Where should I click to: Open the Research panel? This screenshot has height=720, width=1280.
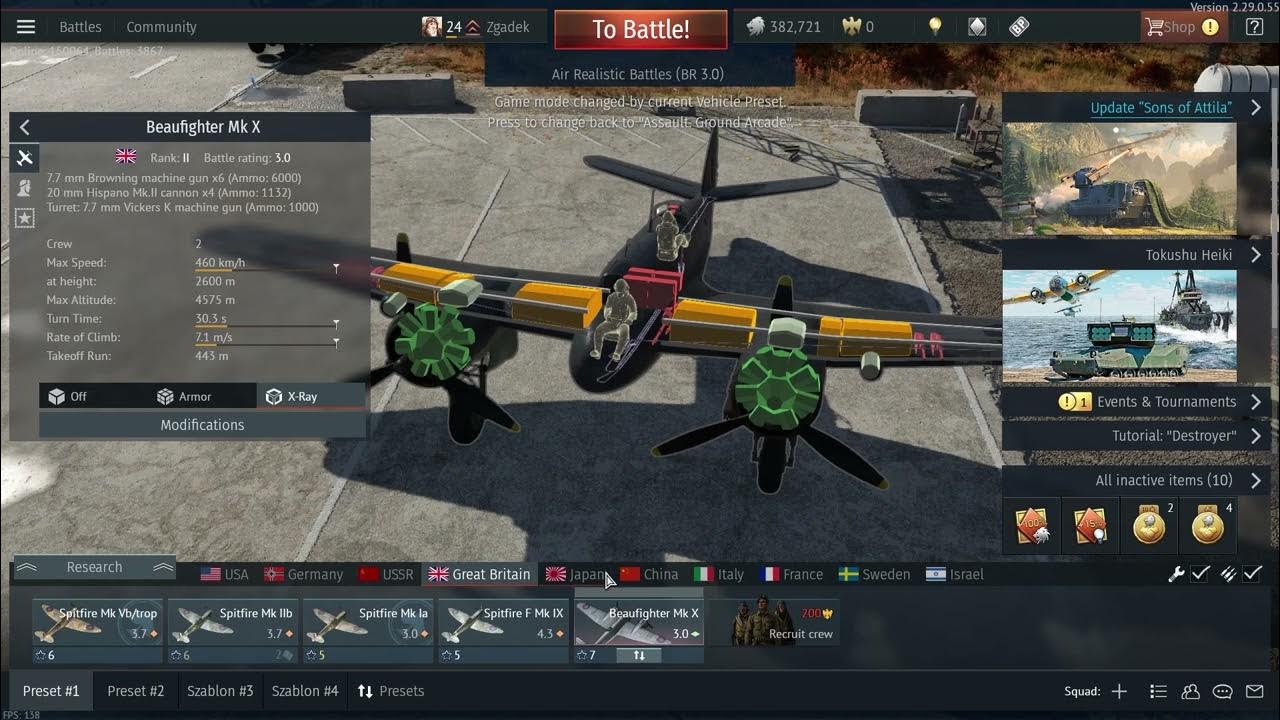(x=94, y=567)
